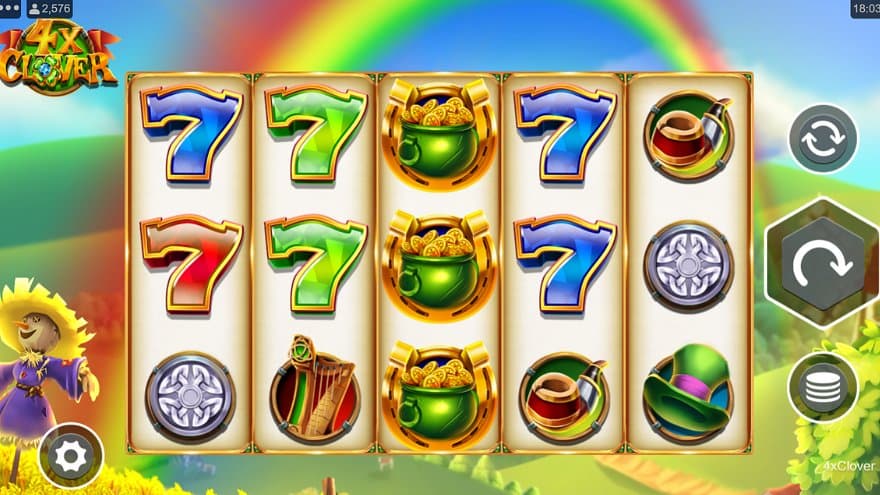Screen dimensions: 880x495
Task: Open the gear settings menu
Action: 71,456
